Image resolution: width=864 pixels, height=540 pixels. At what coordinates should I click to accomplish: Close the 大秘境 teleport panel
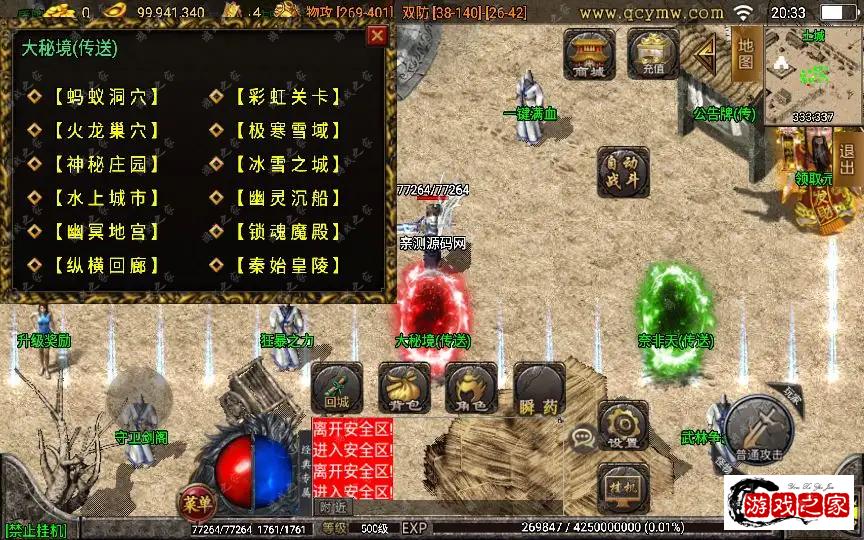tap(376, 37)
